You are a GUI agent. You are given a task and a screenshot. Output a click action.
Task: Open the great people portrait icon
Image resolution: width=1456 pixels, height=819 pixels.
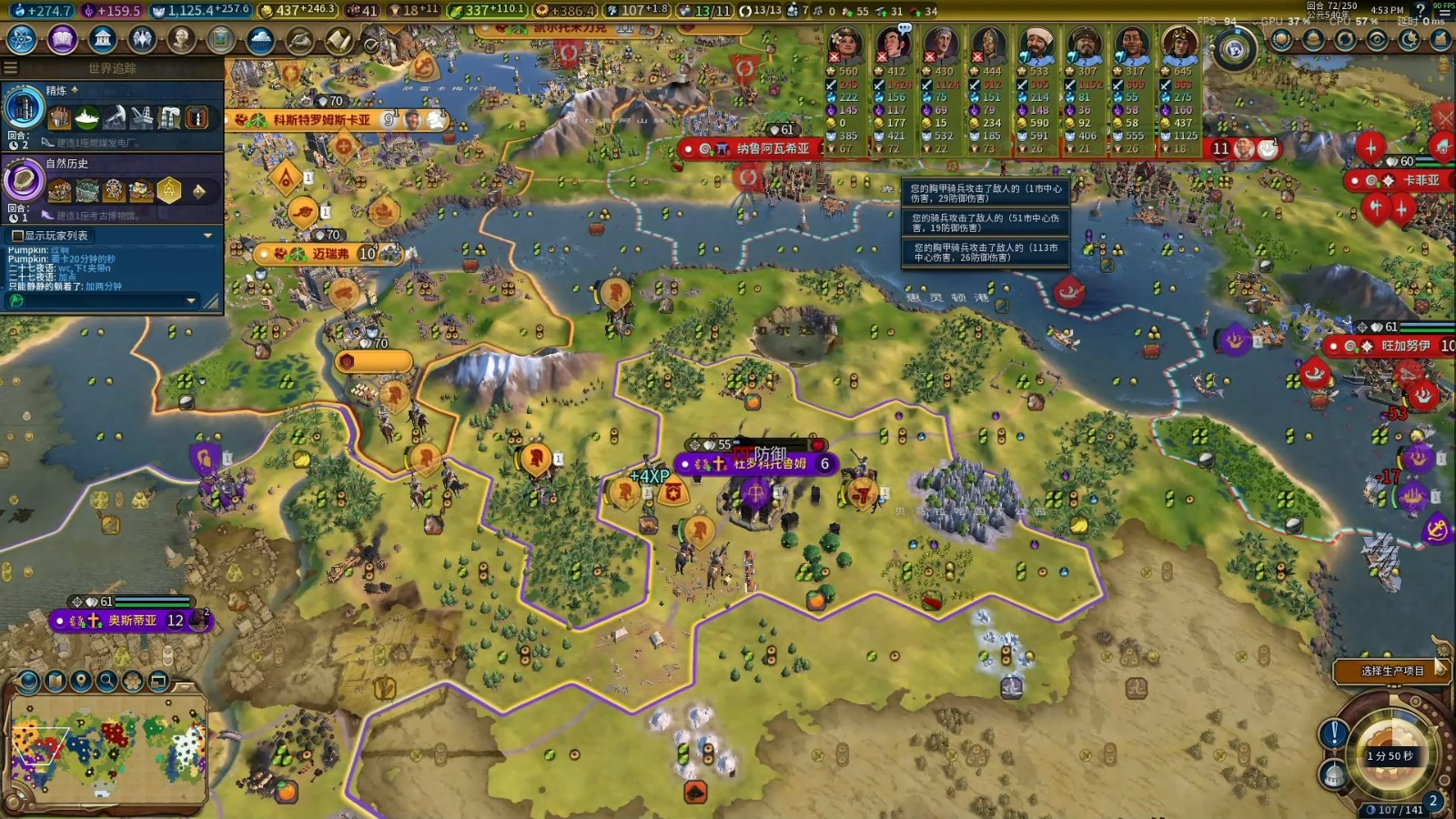point(181,39)
